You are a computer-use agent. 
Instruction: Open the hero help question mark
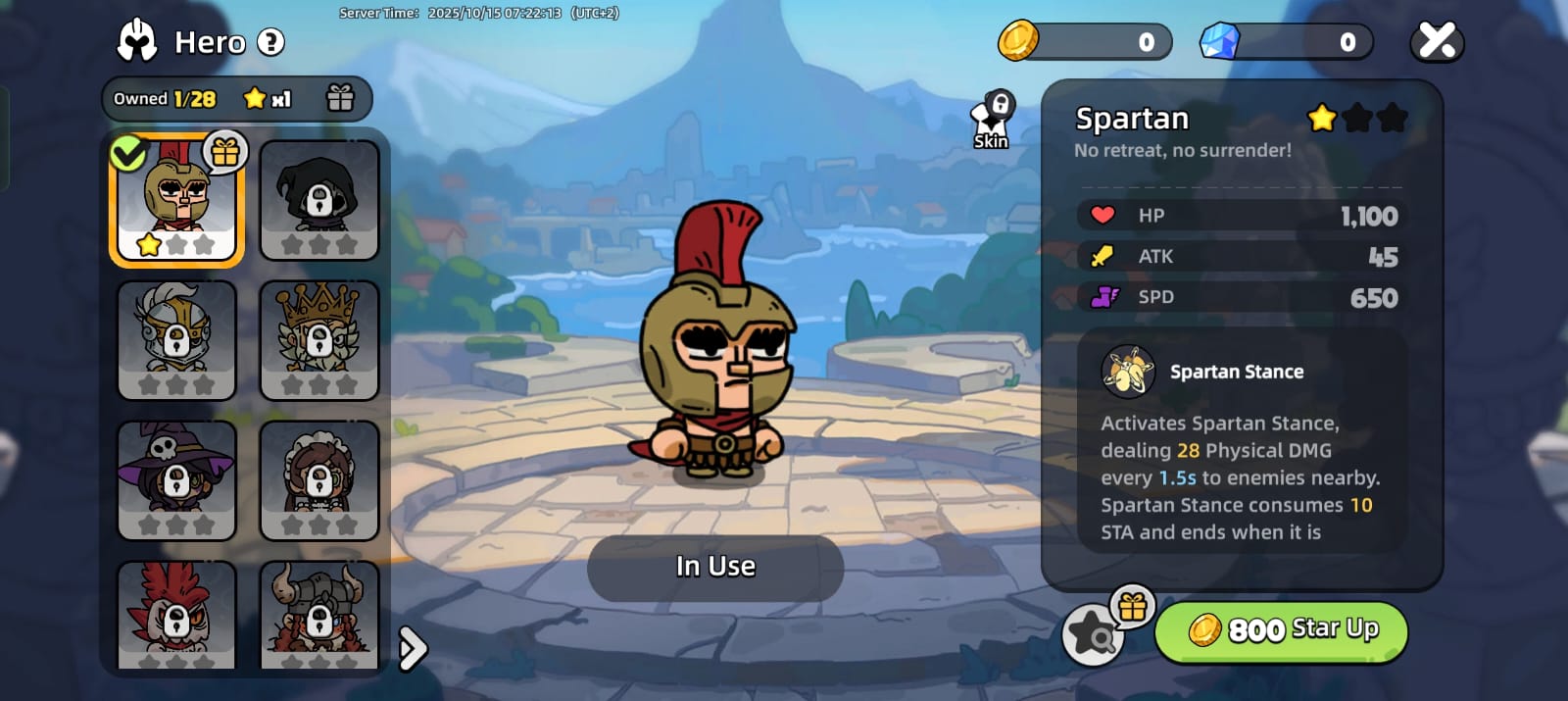pyautogui.click(x=270, y=42)
